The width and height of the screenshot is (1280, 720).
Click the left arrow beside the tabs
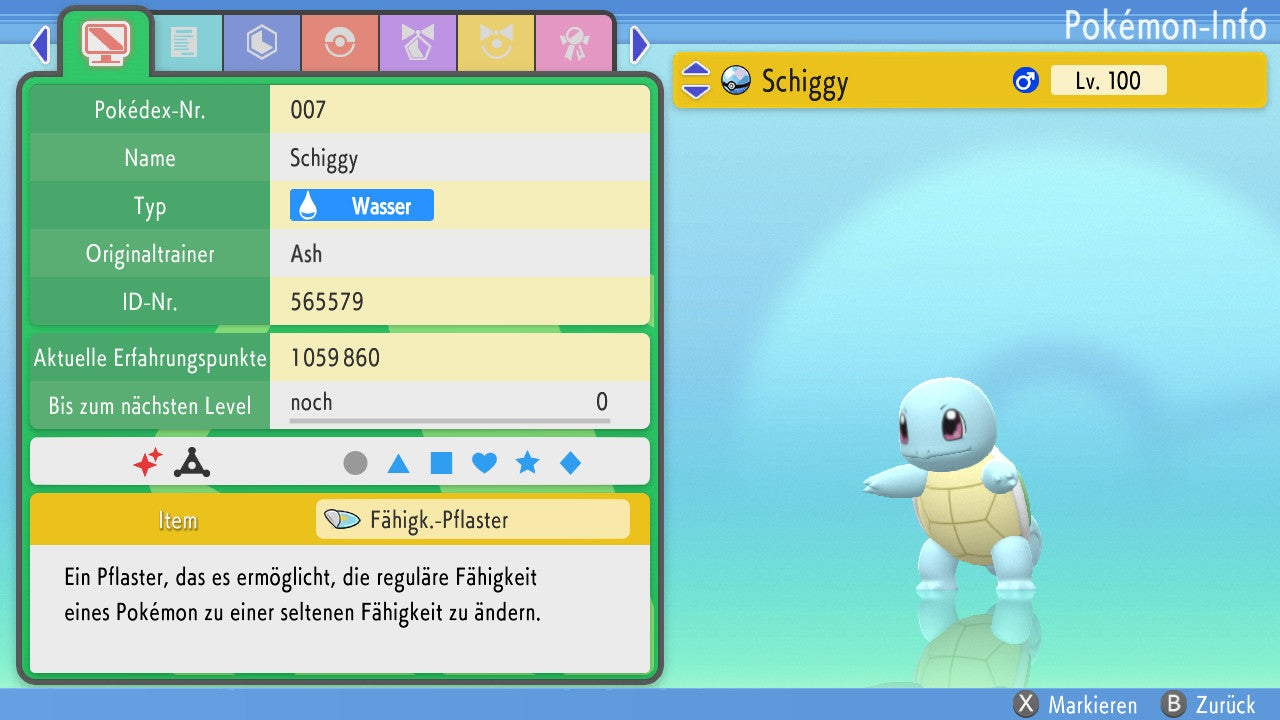point(40,44)
